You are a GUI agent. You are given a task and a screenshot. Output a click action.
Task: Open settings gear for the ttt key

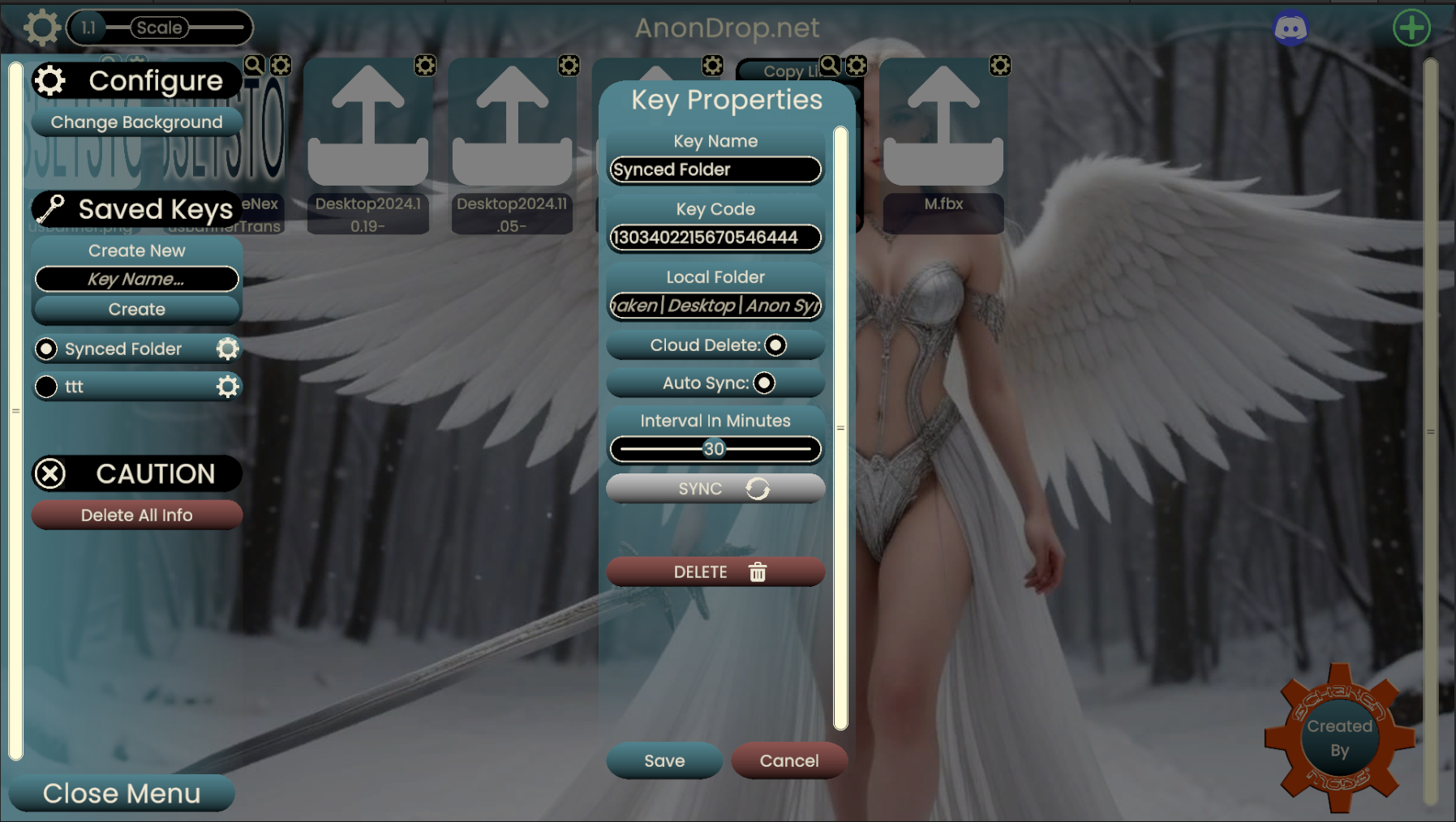coord(228,387)
